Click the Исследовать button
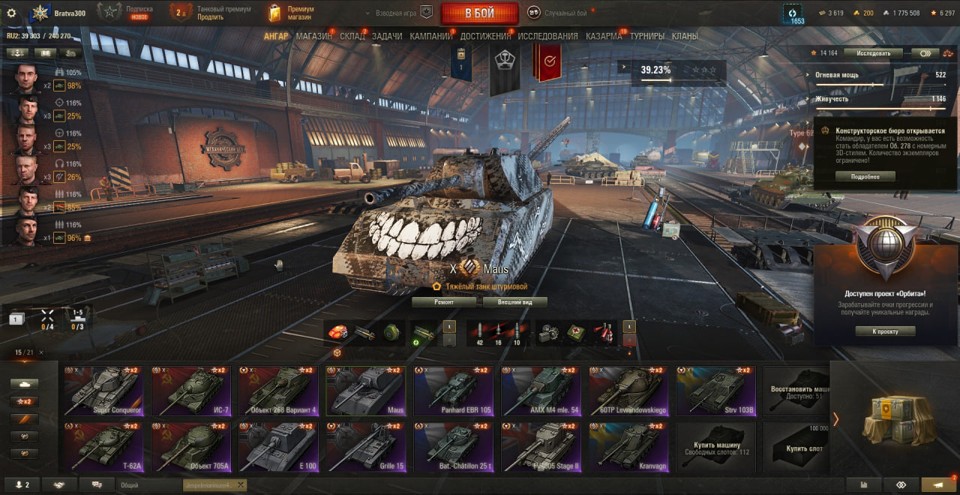The image size is (960, 495). pyautogui.click(x=872, y=53)
